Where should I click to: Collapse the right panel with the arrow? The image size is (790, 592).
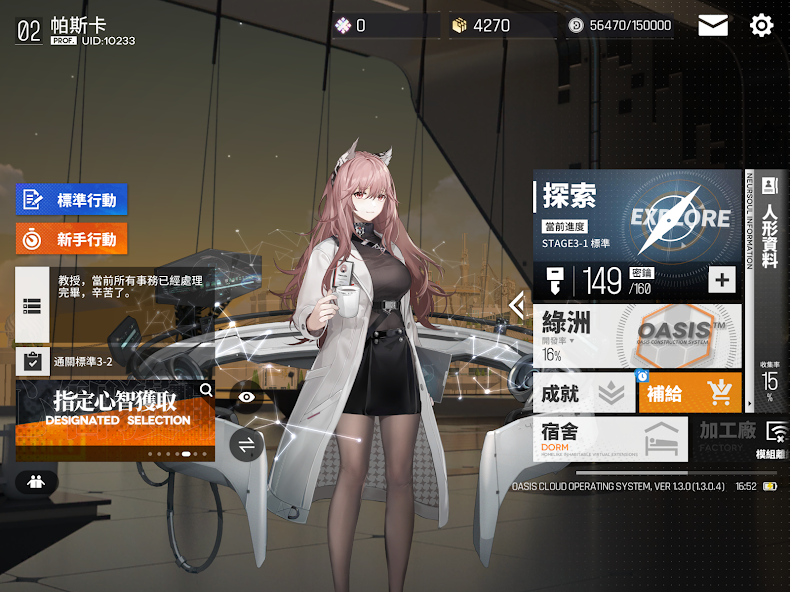[517, 304]
